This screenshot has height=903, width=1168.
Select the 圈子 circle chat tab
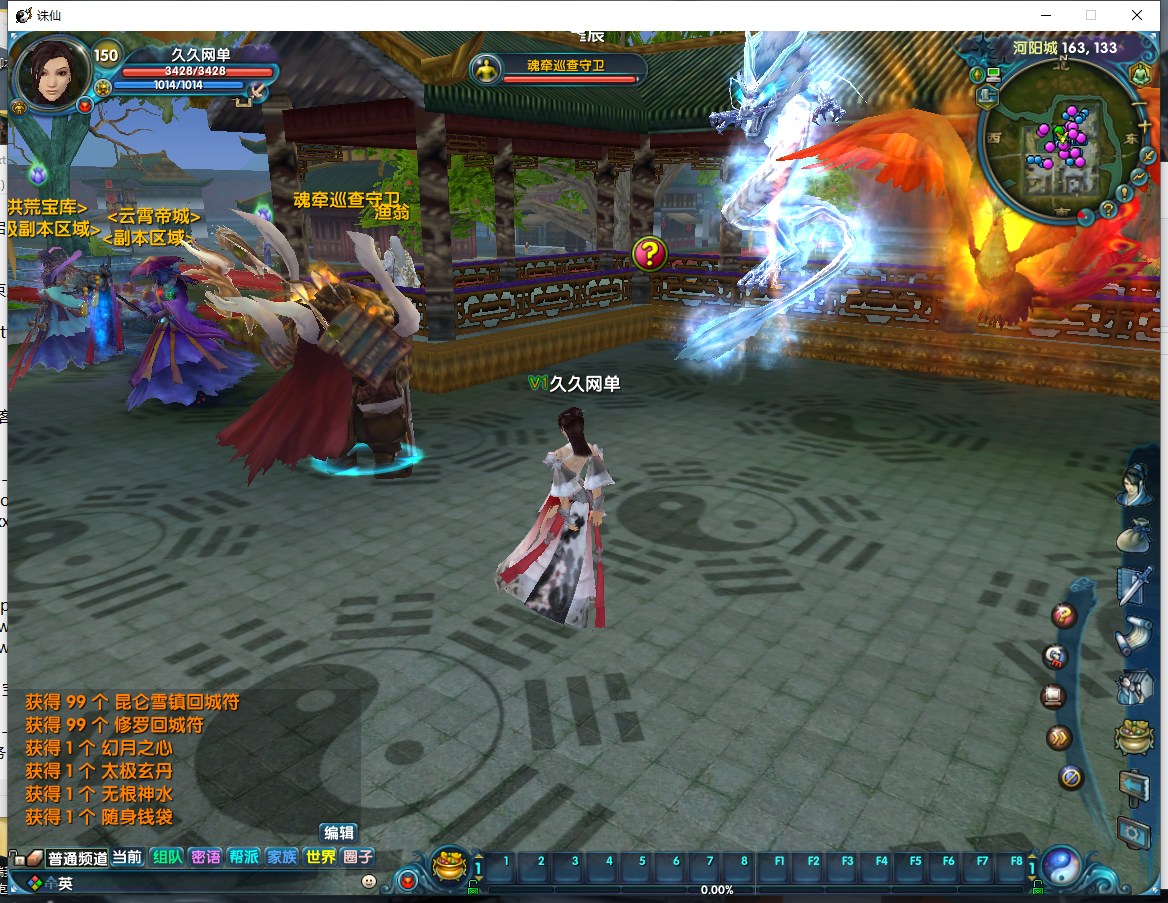pos(358,857)
